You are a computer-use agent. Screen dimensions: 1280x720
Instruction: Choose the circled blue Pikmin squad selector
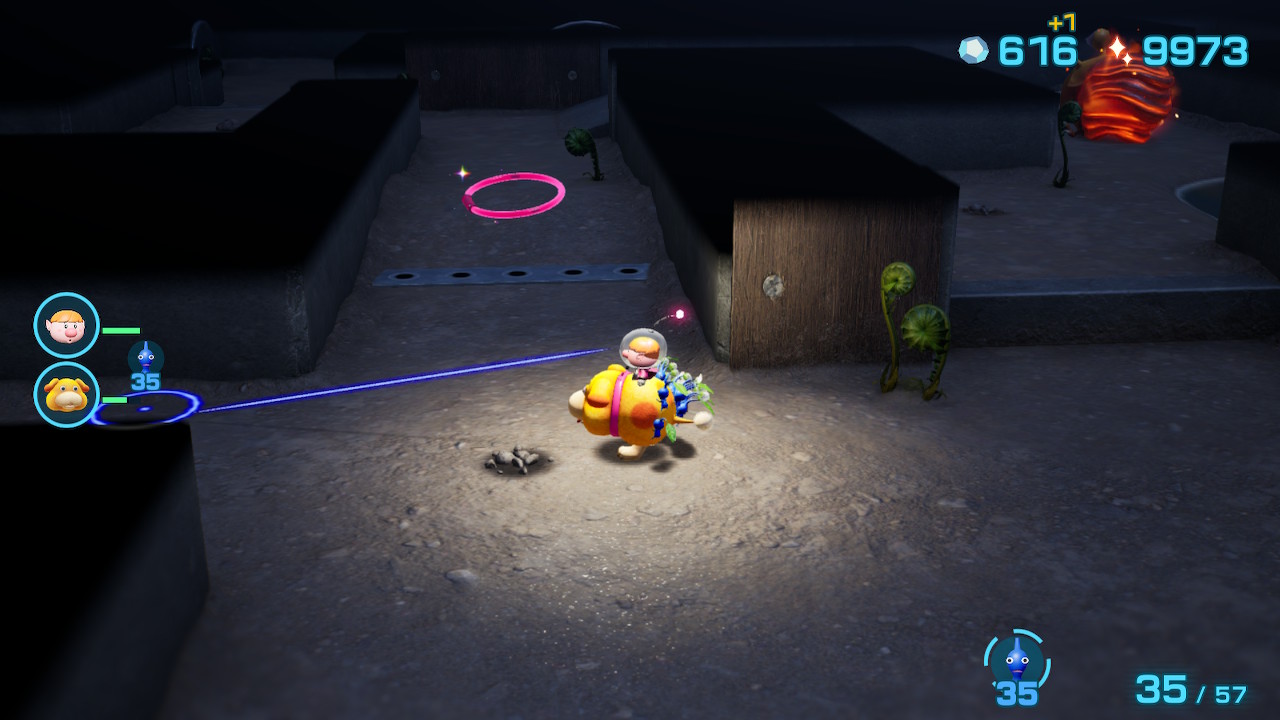1017,662
